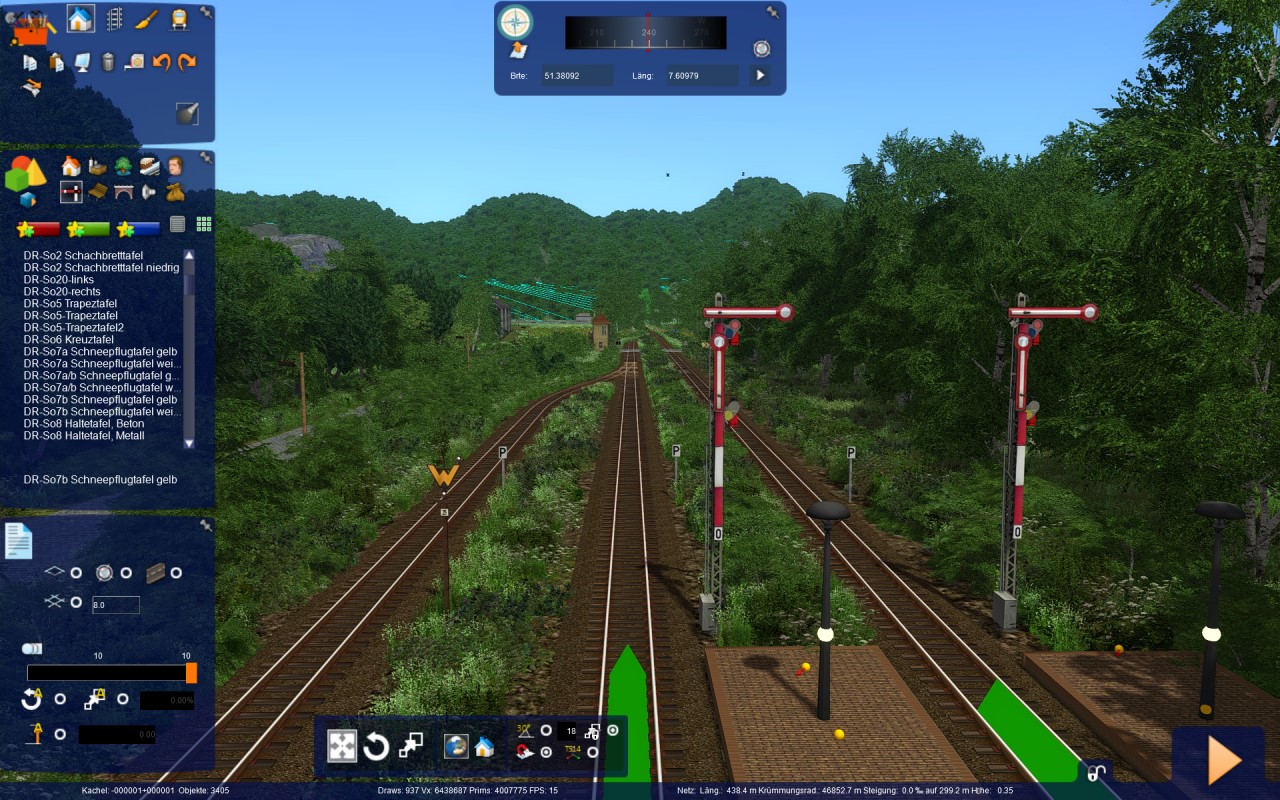
Task: Click the circular reset arrow in bottom toolbar
Action: [x=376, y=746]
